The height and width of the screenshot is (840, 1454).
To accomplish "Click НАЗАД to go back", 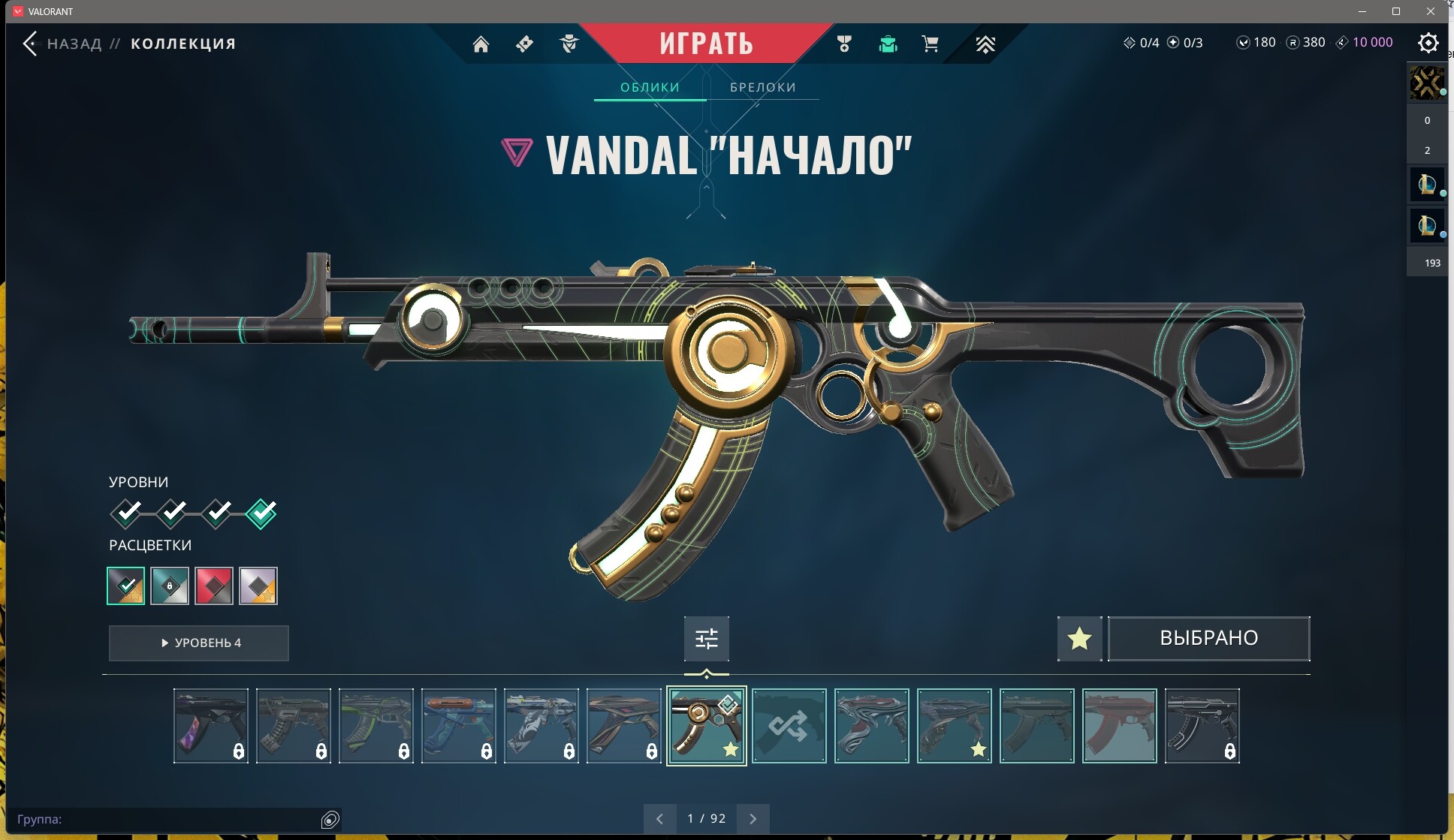I will coord(73,44).
